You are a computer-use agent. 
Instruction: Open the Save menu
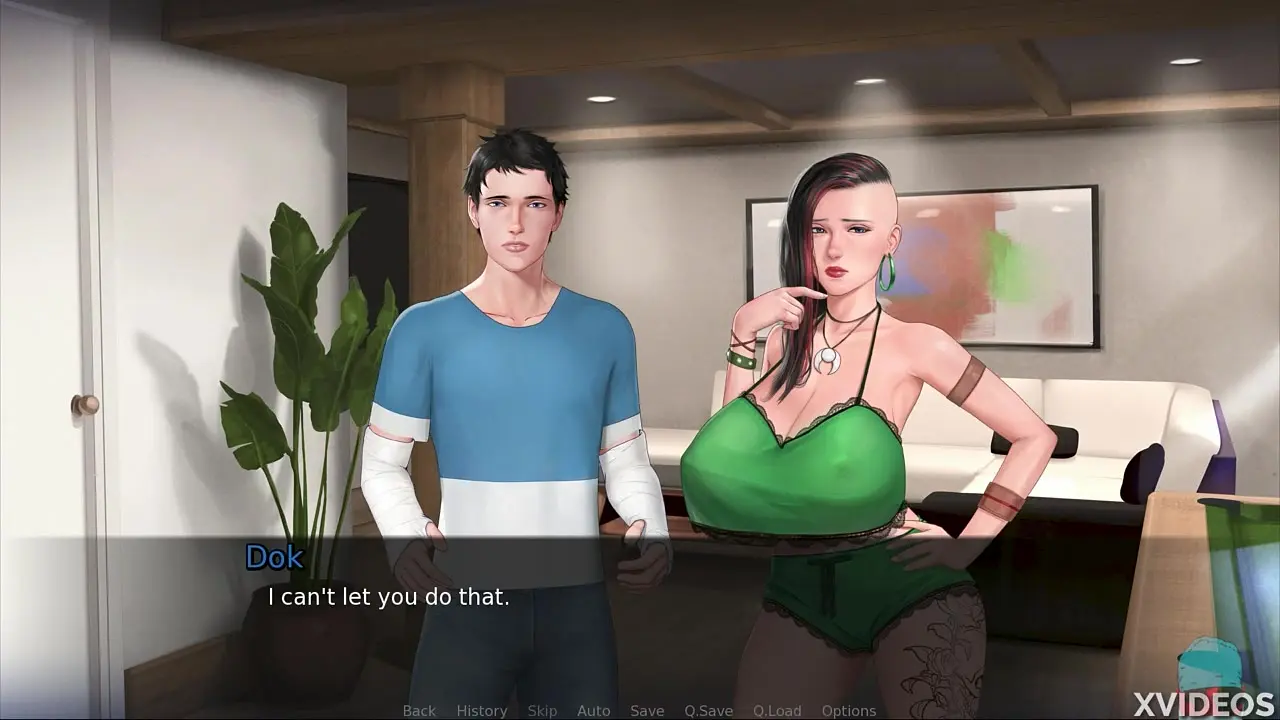point(647,711)
